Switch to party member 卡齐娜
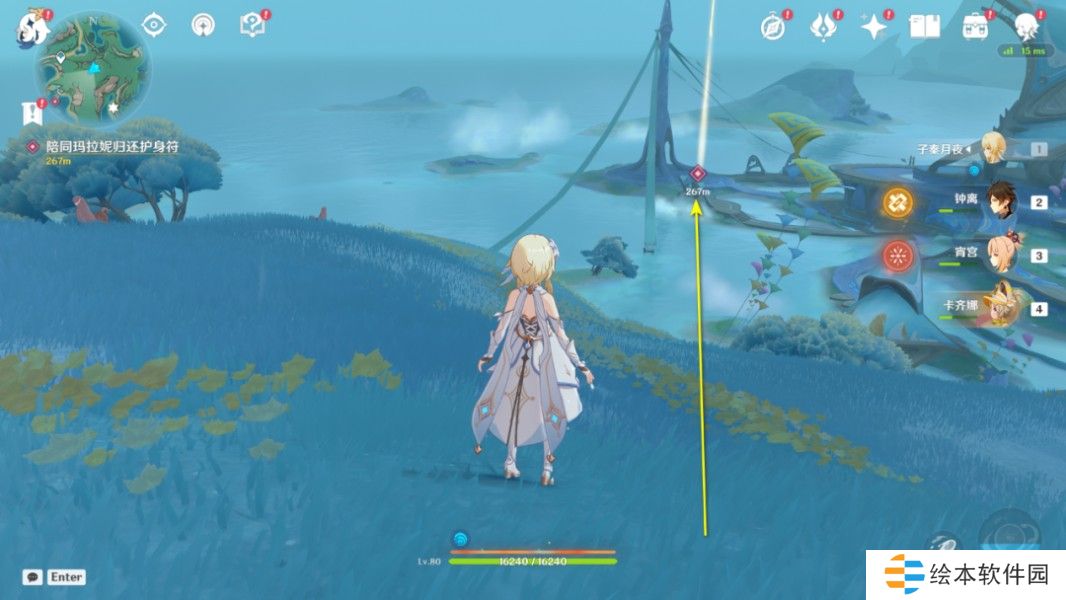This screenshot has width=1066, height=600. point(1001,306)
